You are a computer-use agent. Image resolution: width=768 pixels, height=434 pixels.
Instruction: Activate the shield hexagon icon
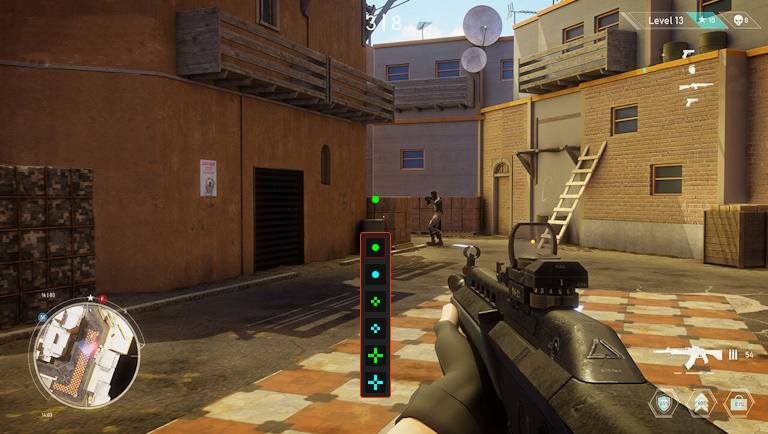662,404
